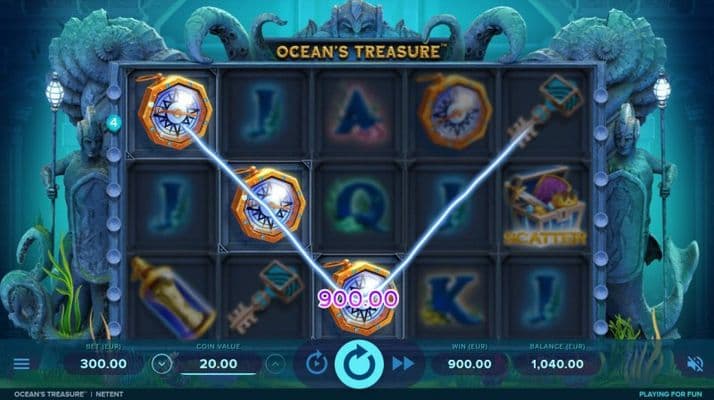Spin the reels
The width and height of the screenshot is (714, 400).
(x=357, y=363)
